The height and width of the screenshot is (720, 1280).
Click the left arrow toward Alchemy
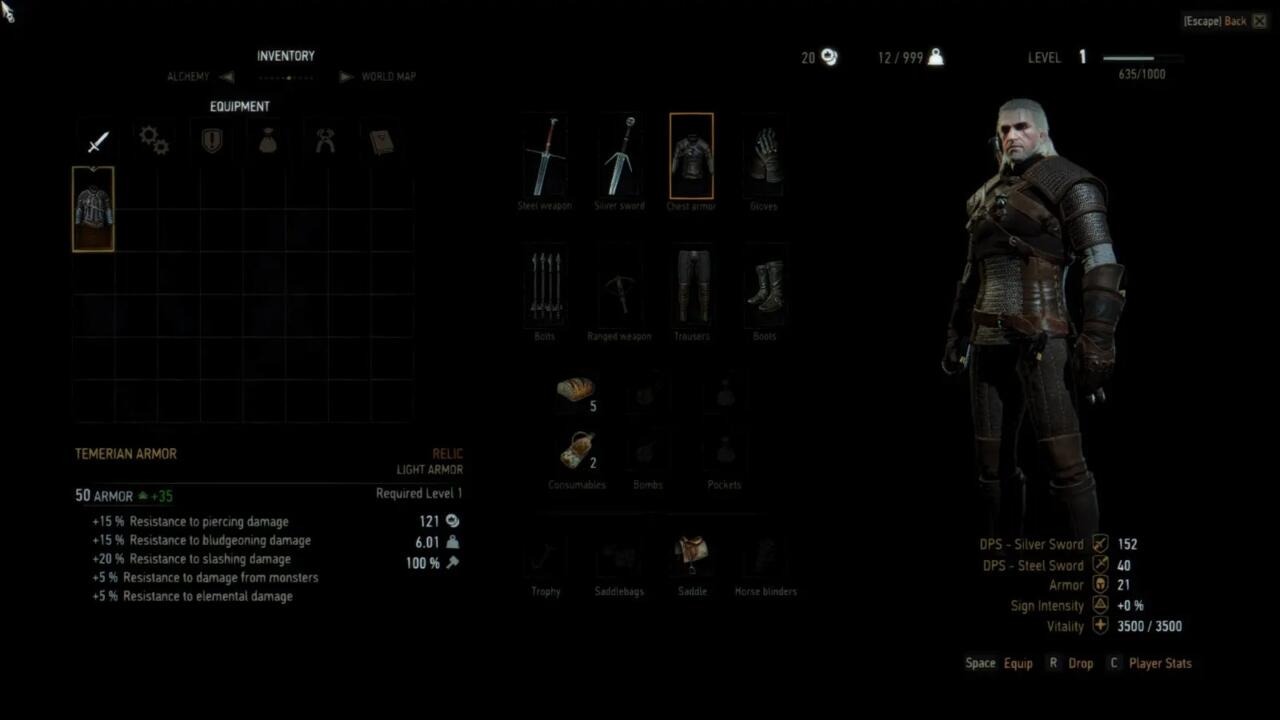click(x=226, y=76)
